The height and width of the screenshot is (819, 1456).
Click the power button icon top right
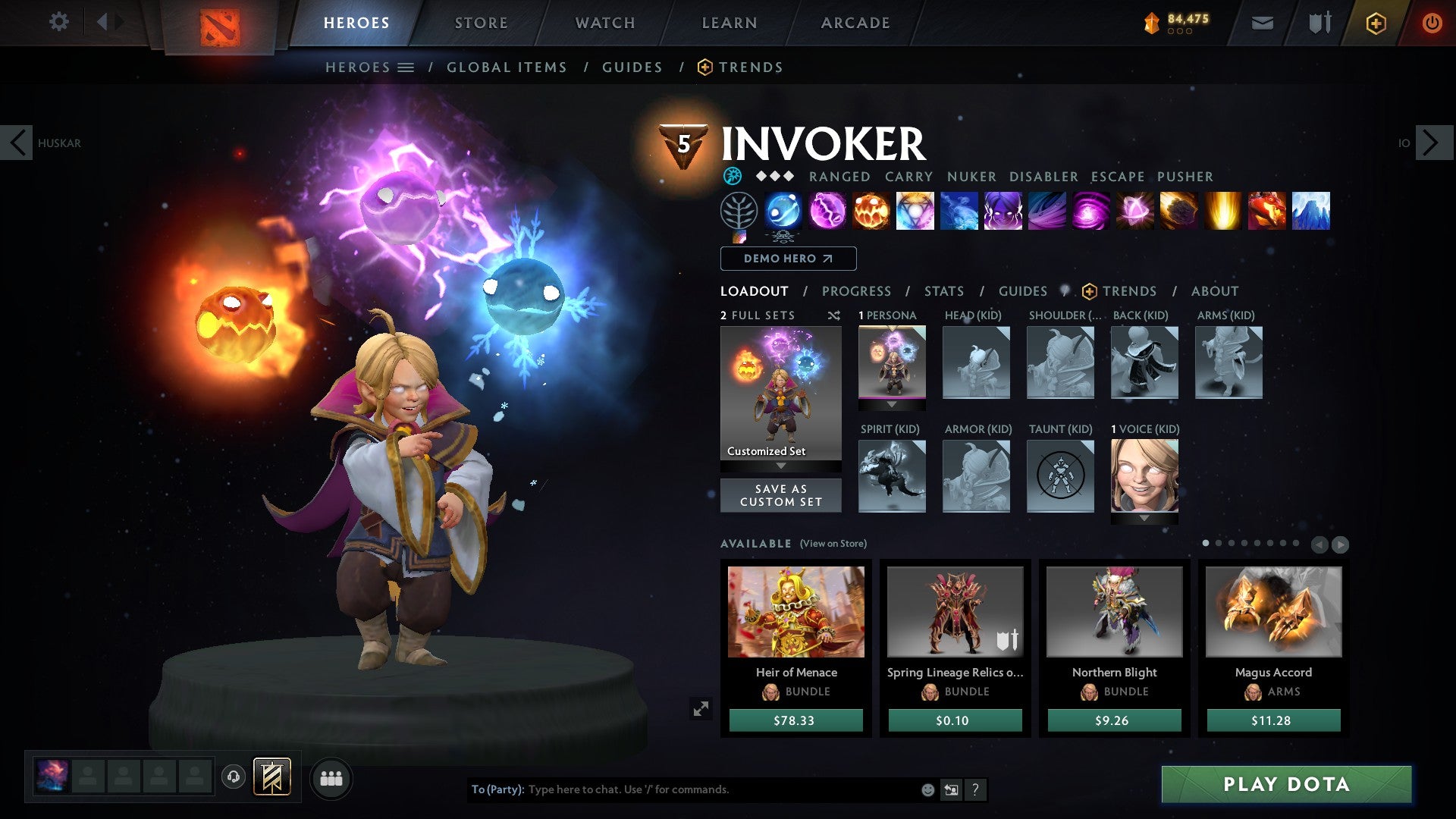click(x=1432, y=23)
